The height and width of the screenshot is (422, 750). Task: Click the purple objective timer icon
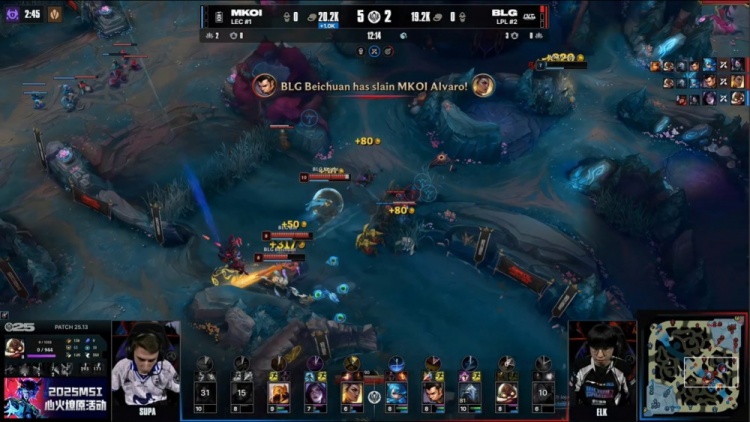tap(12, 14)
